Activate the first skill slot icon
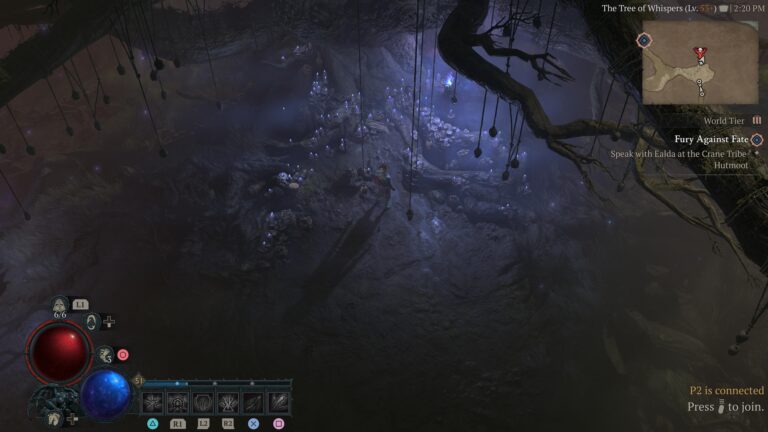The image size is (768, 432). click(153, 402)
